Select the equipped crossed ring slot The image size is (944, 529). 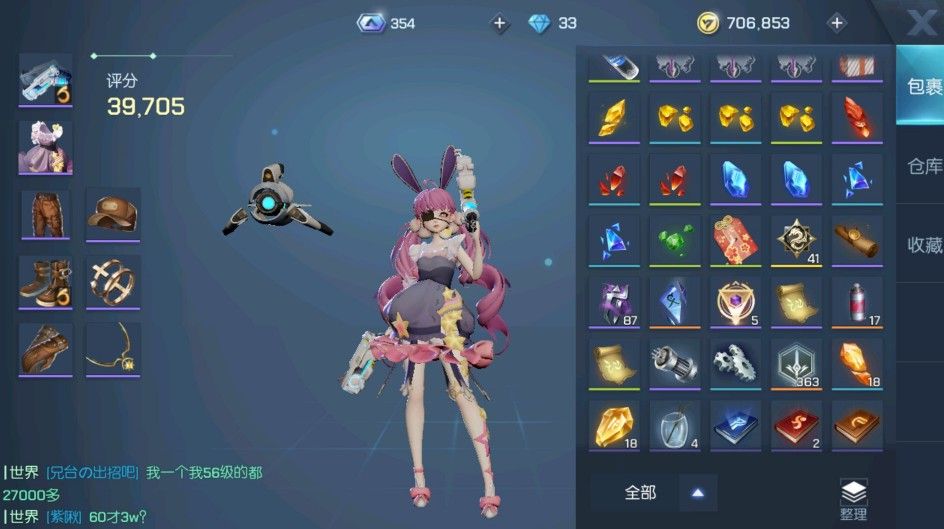113,281
